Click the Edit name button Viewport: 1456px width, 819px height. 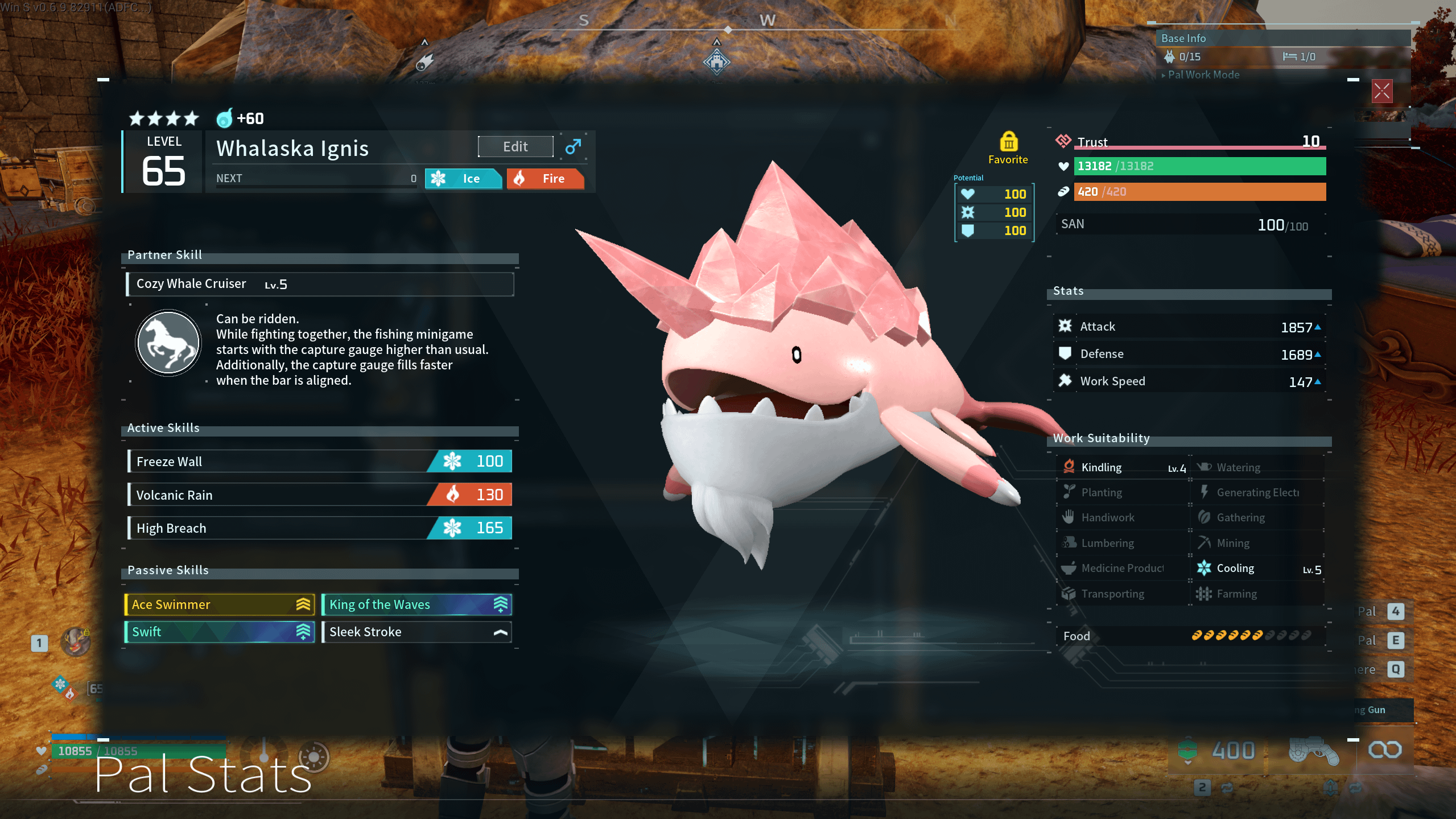[515, 147]
